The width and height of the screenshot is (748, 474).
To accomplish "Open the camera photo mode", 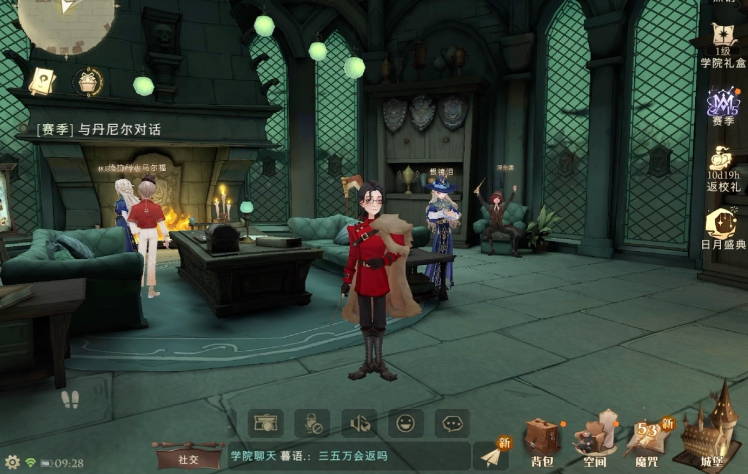I will coord(266,423).
